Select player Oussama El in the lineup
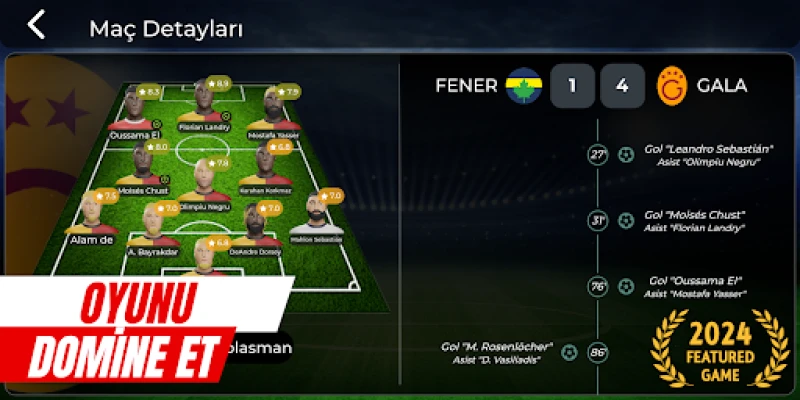 [x=136, y=112]
